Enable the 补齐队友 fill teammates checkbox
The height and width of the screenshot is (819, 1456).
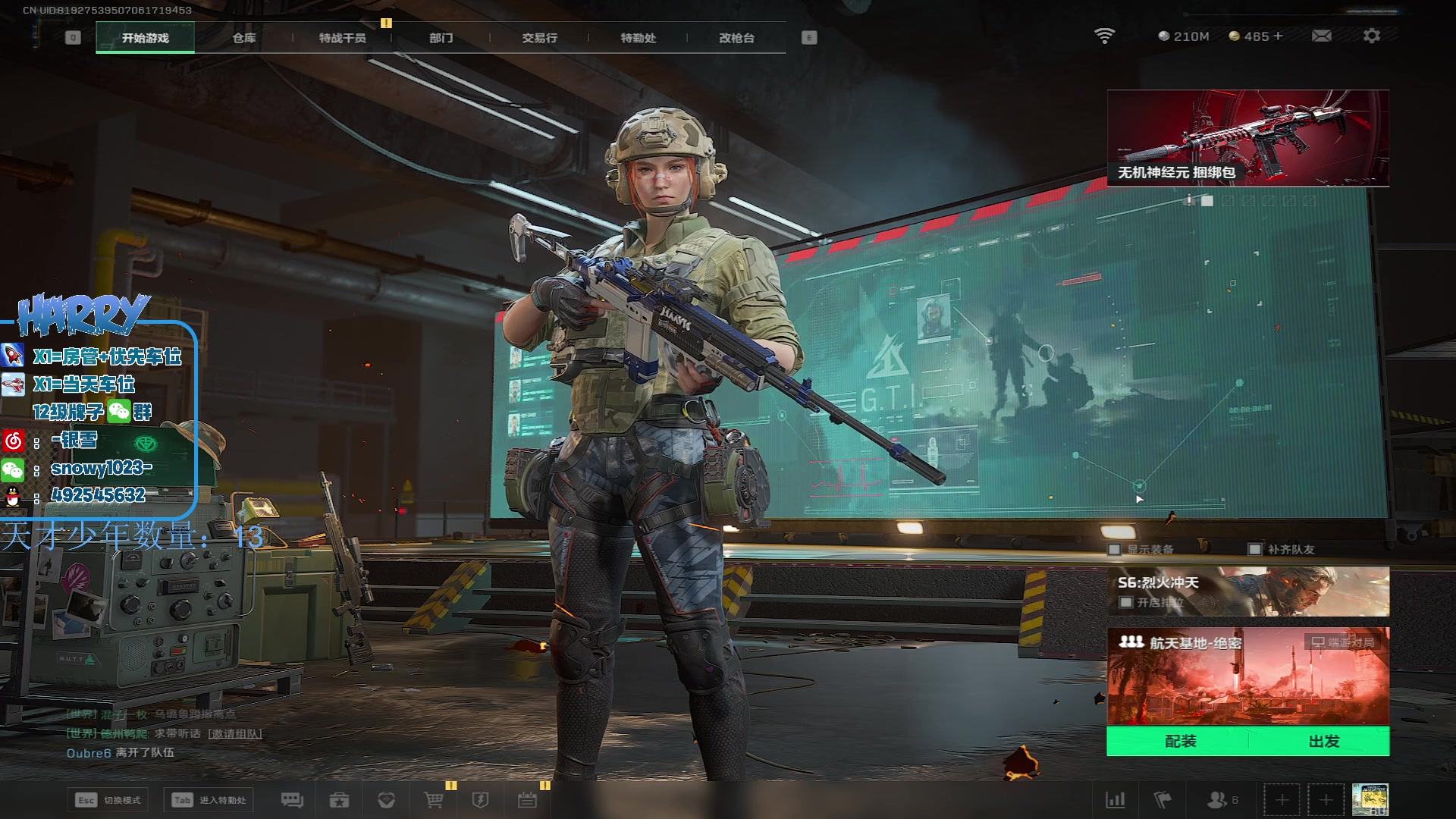click(1255, 550)
